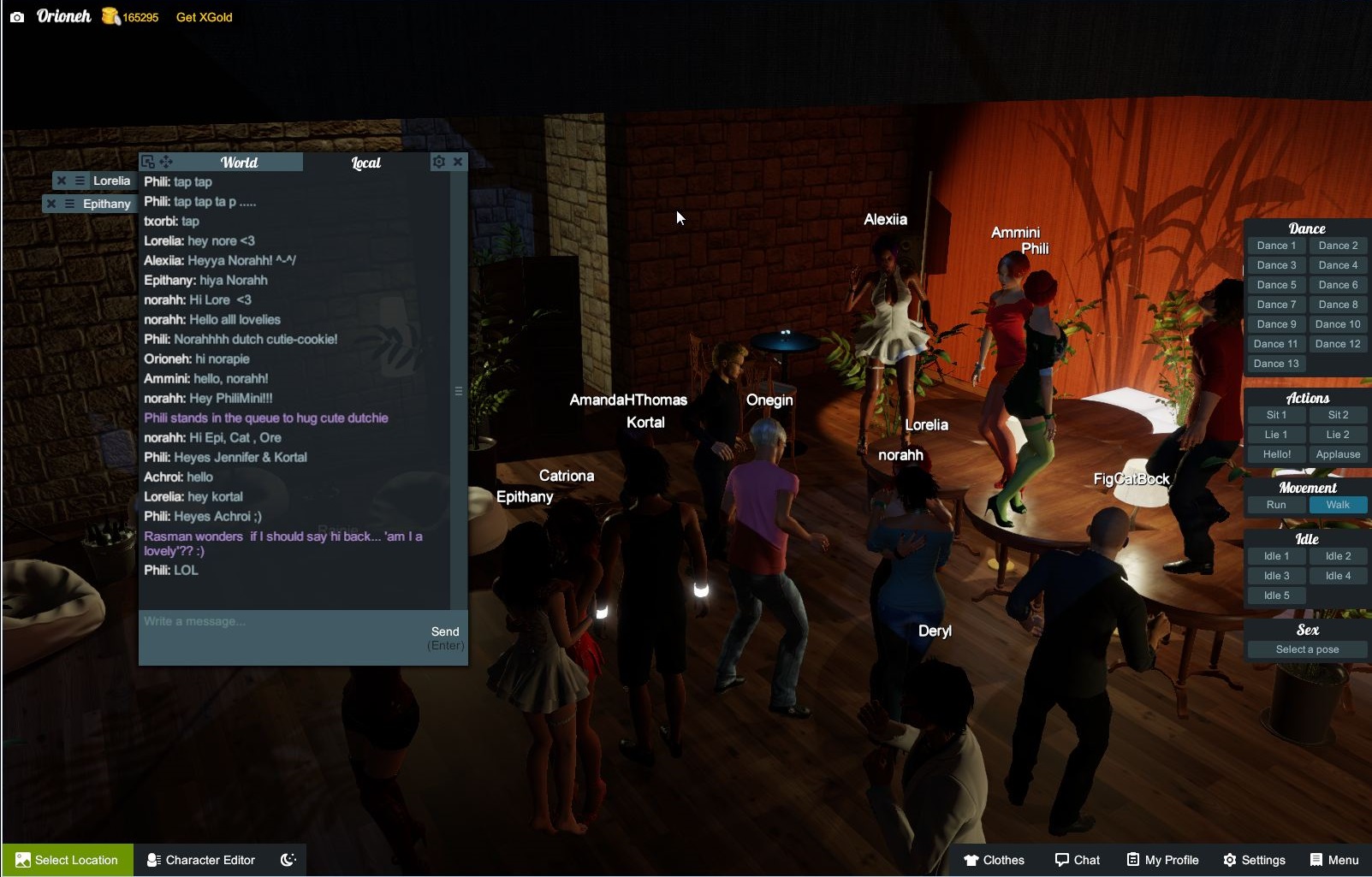Viewport: 1372px width, 877px height.
Task: Perform the Applause action
Action: (1338, 454)
